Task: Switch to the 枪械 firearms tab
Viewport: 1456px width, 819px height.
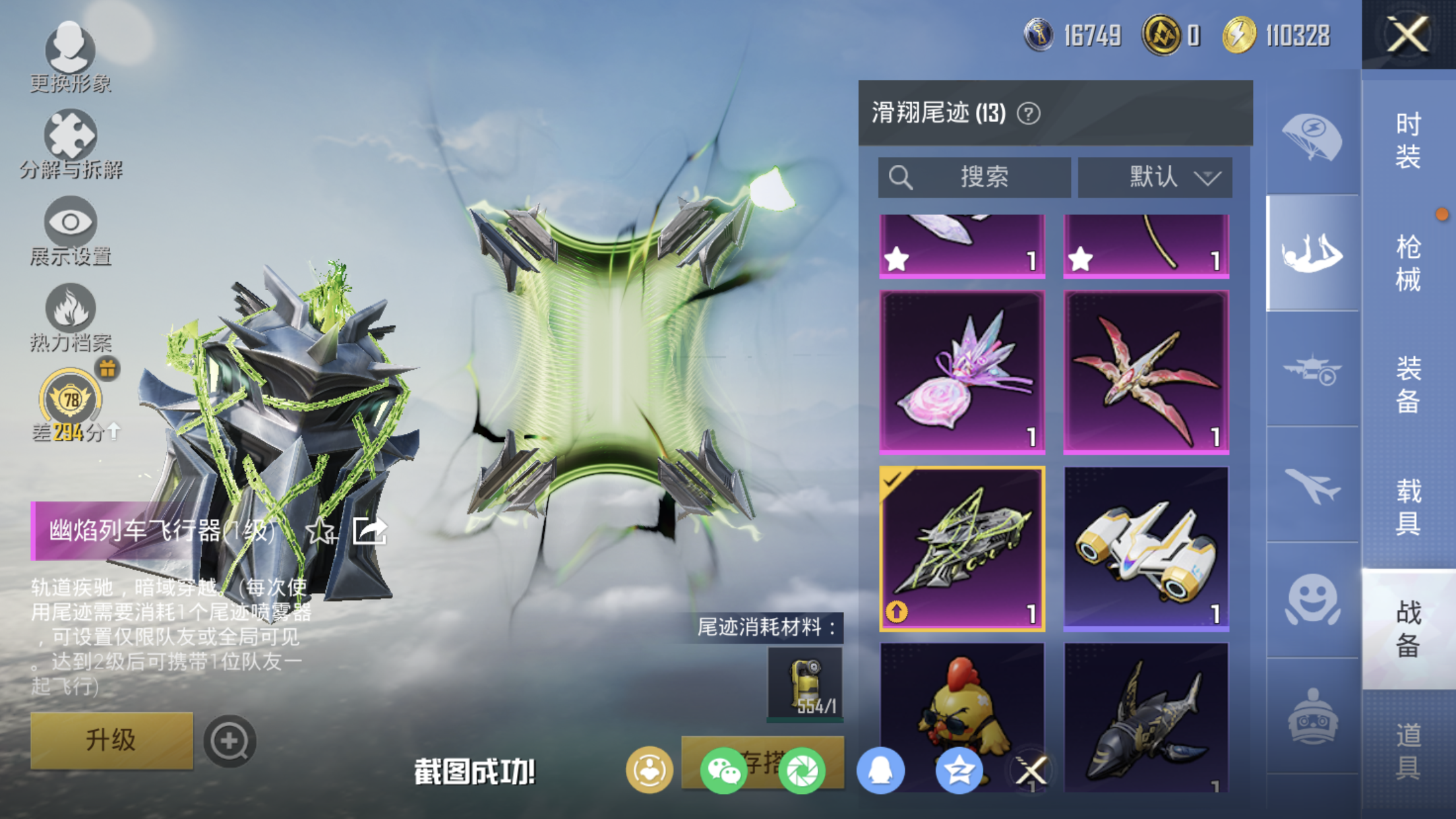Action: (1408, 262)
